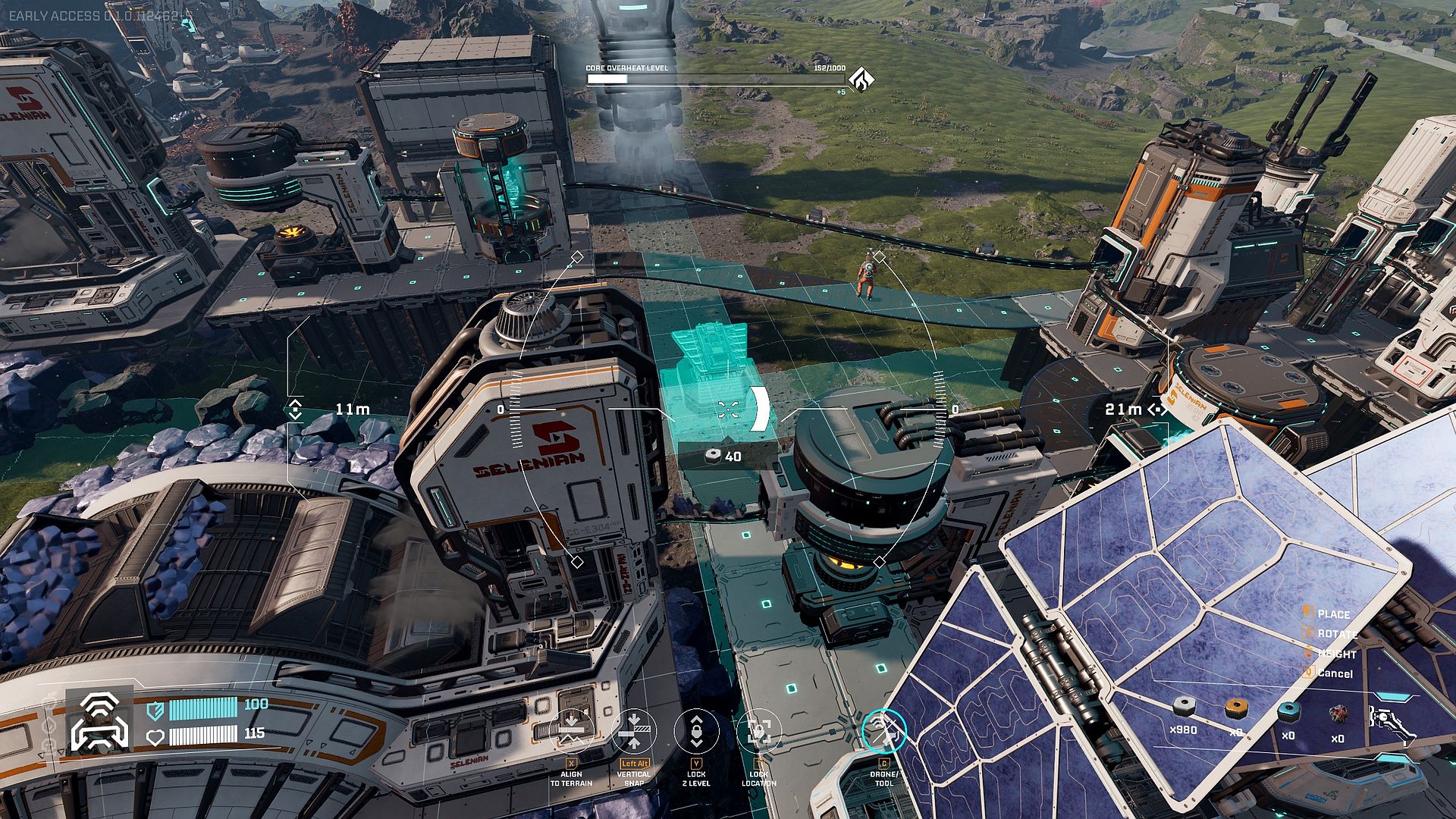This screenshot has width=1456, height=819.
Task: Select the orange hex resource icon
Action: pos(1236,708)
